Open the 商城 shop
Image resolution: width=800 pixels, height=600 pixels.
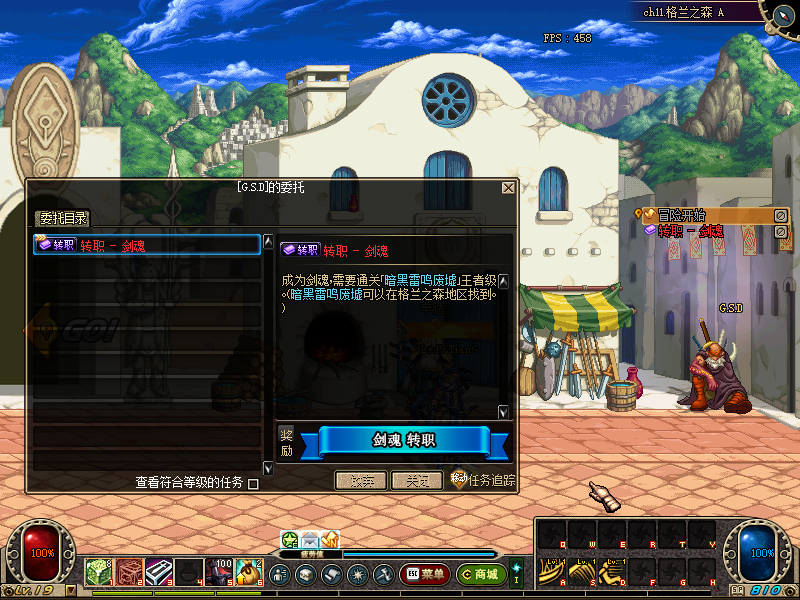pos(480,574)
